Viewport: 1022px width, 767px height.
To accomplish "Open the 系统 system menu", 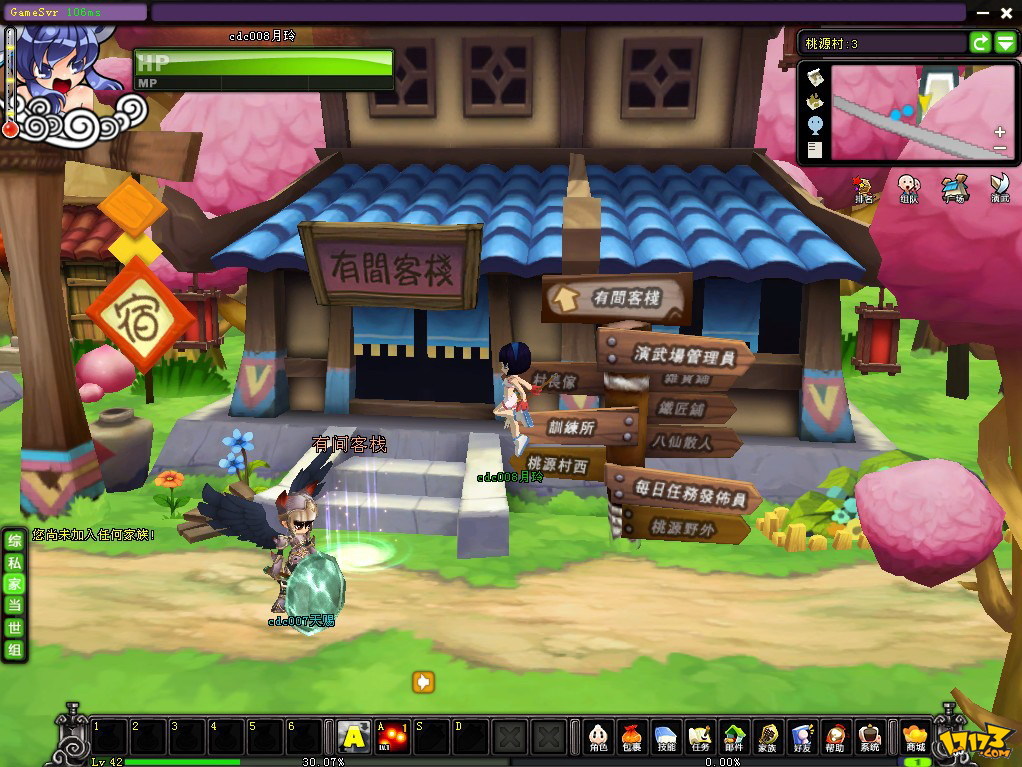I will [870, 737].
